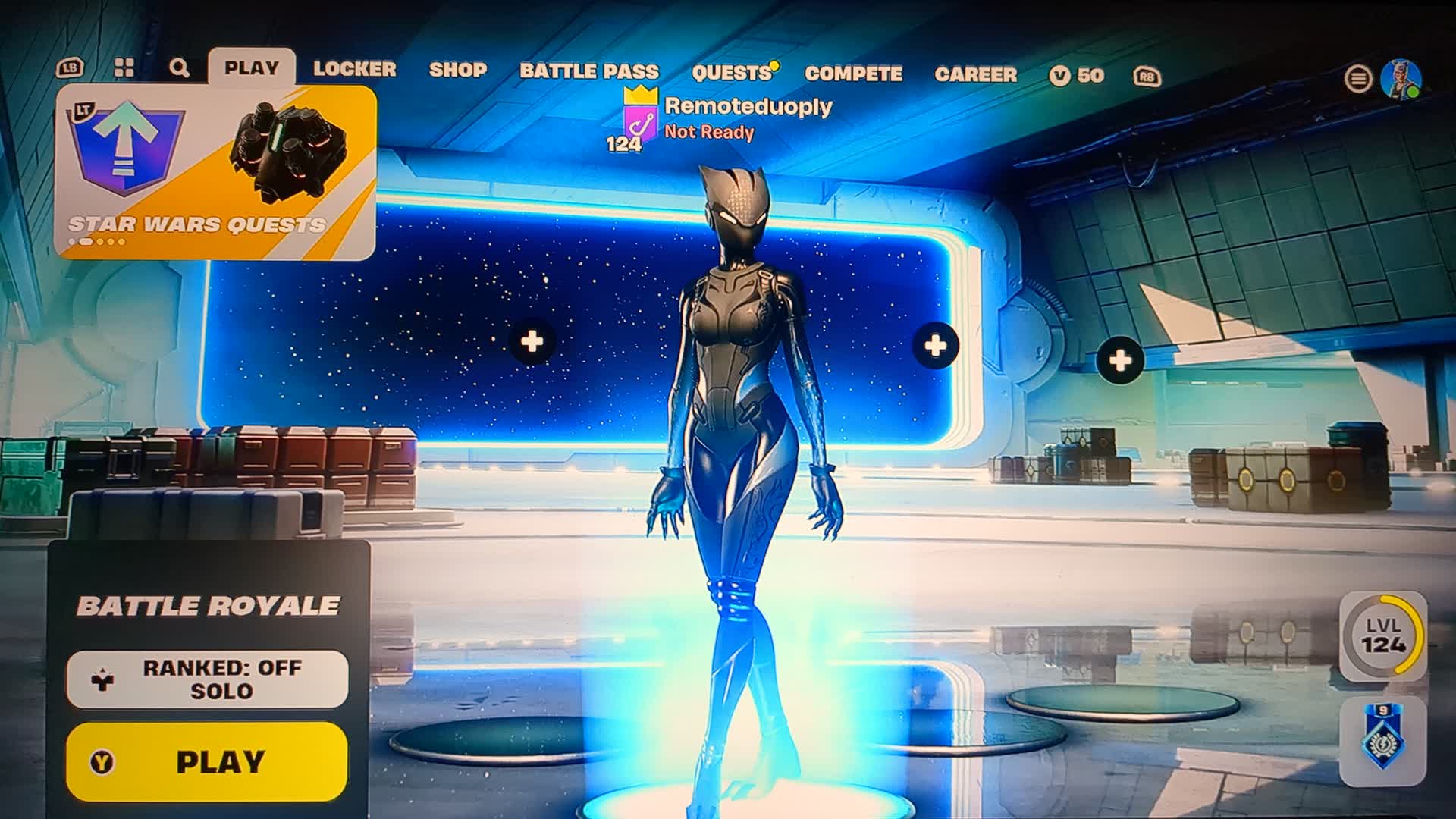Open the Star Wars Quests banner

(x=215, y=173)
